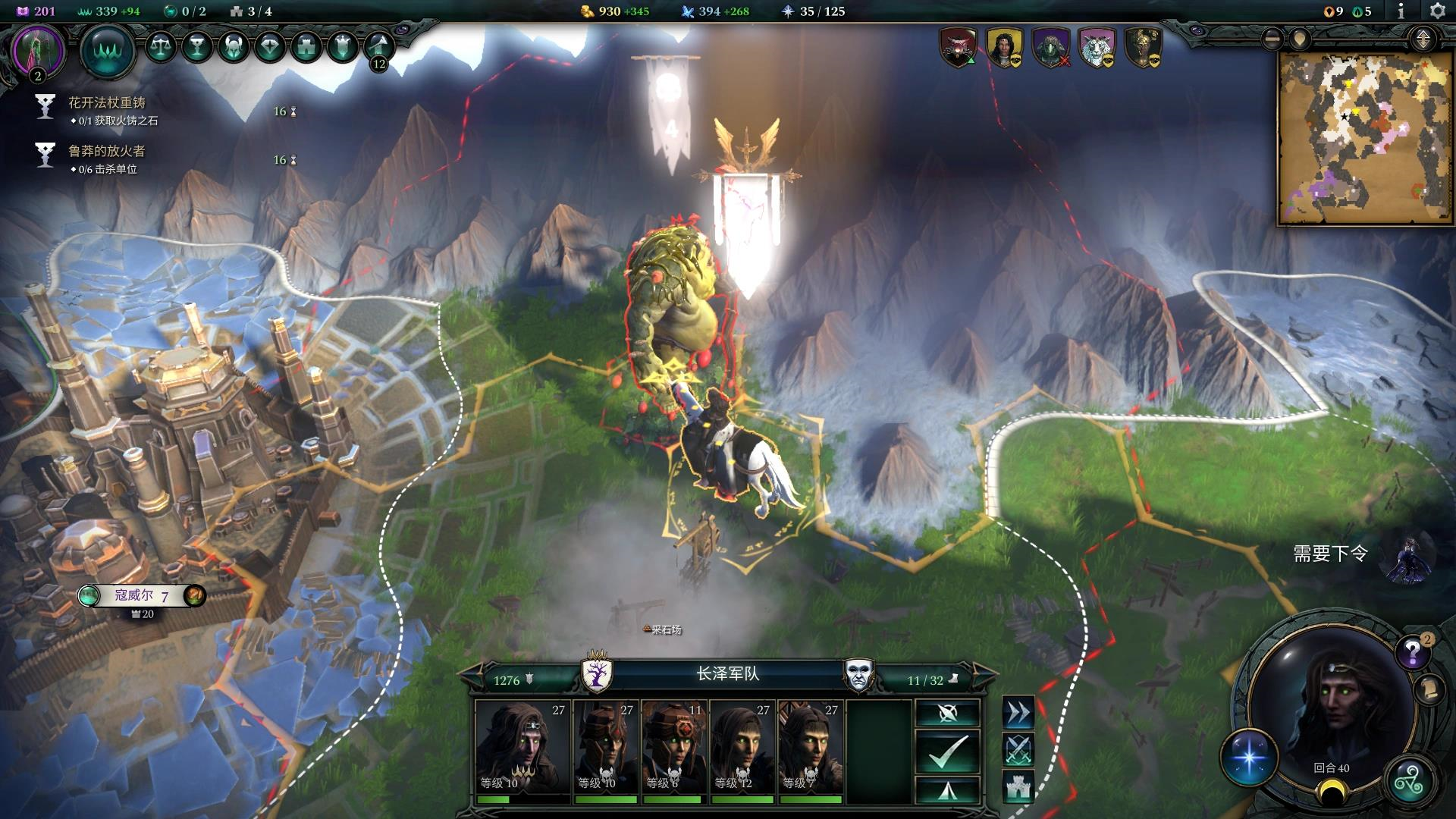The height and width of the screenshot is (819, 1456).
Task: Select the golden-masked rival ruler portrait
Action: tap(1143, 47)
